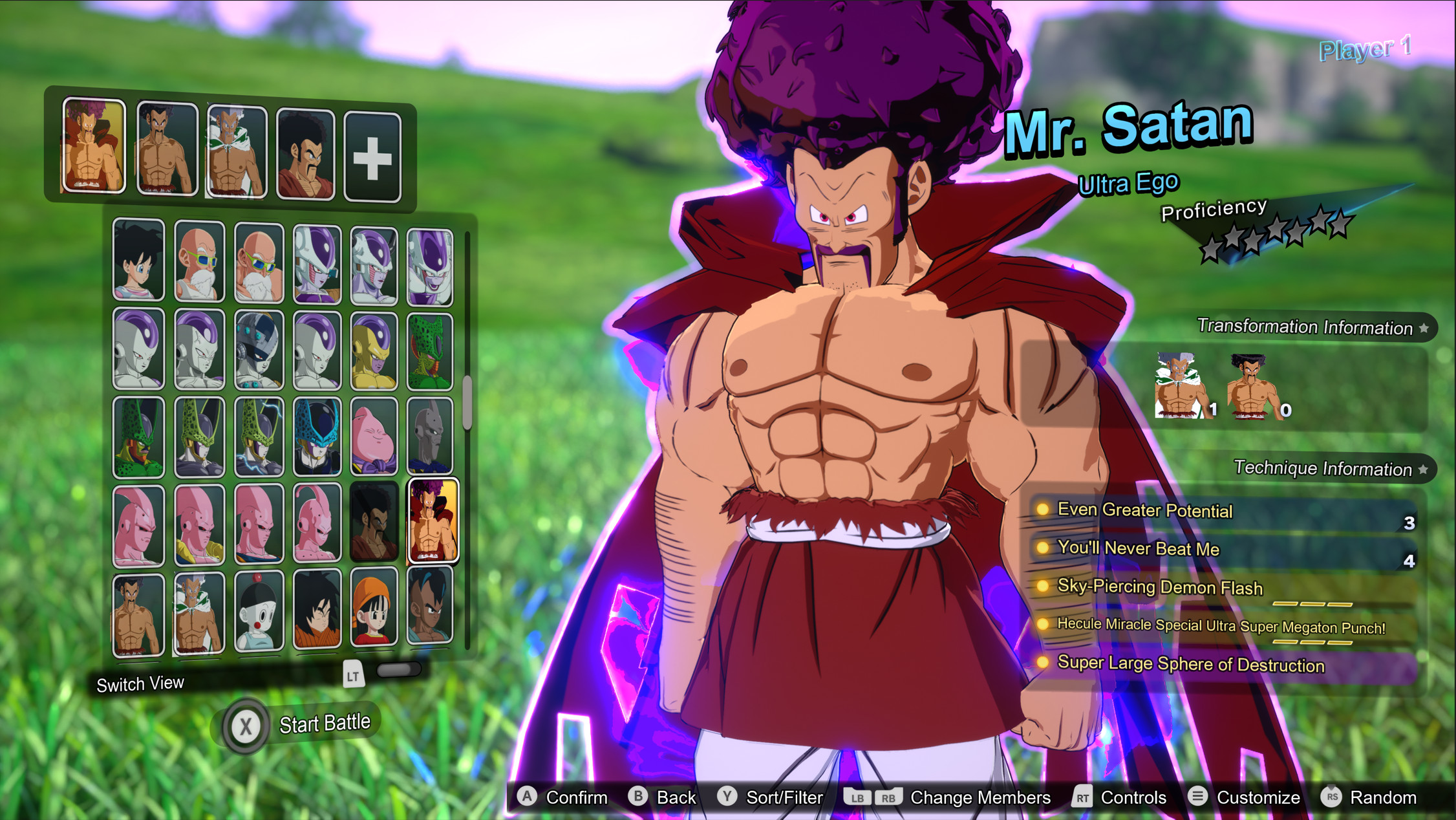Choose Chiaotzu from the roster
Viewport: 1456px width, 820px height.
[x=259, y=611]
